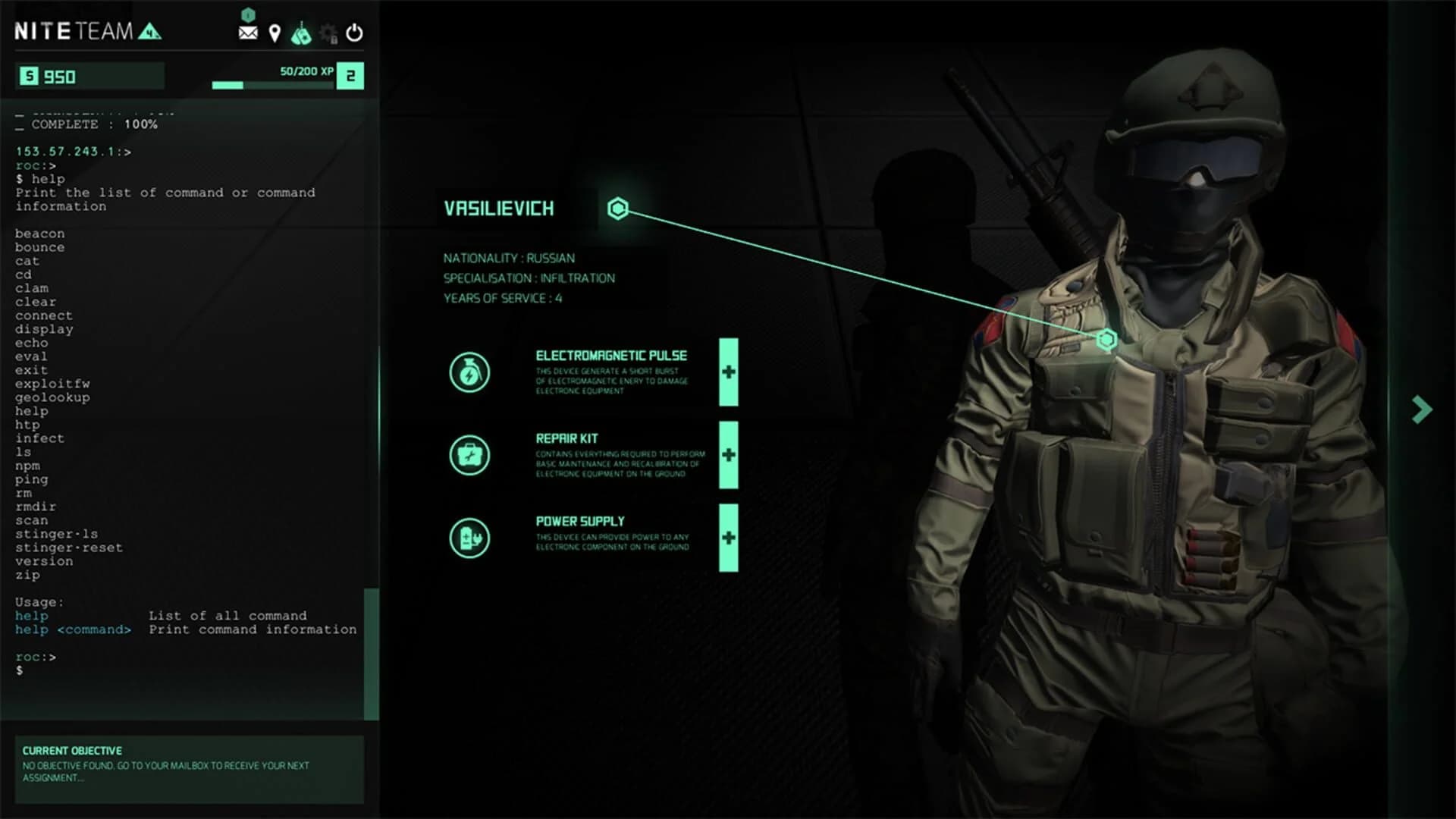
Task: Open the mailbox icon in top bar
Action: [x=248, y=33]
